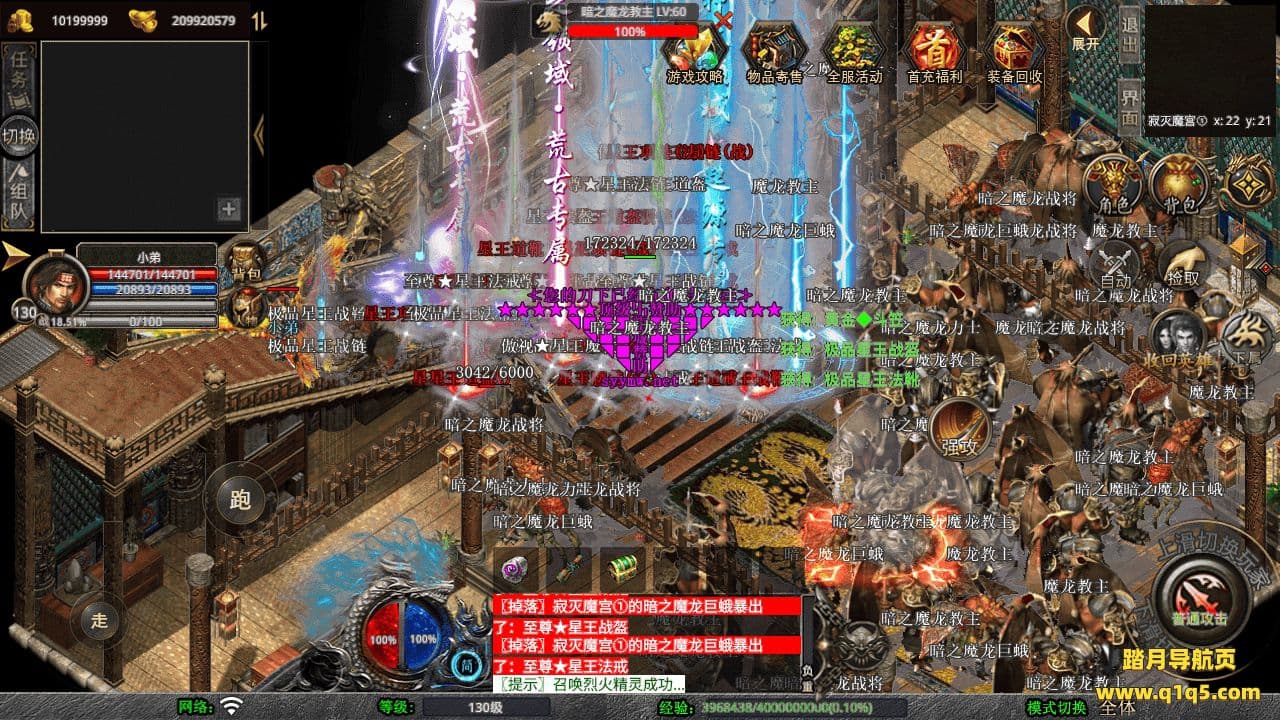Switch to the 组队 team tab
The width and height of the screenshot is (1280, 720).
[x=17, y=196]
